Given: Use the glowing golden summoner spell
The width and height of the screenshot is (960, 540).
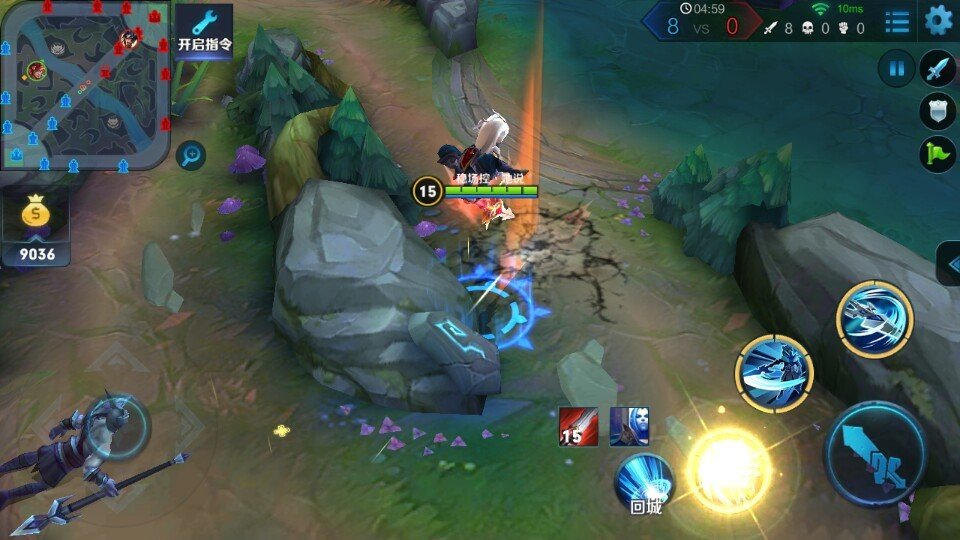Looking at the screenshot, I should point(728,468).
